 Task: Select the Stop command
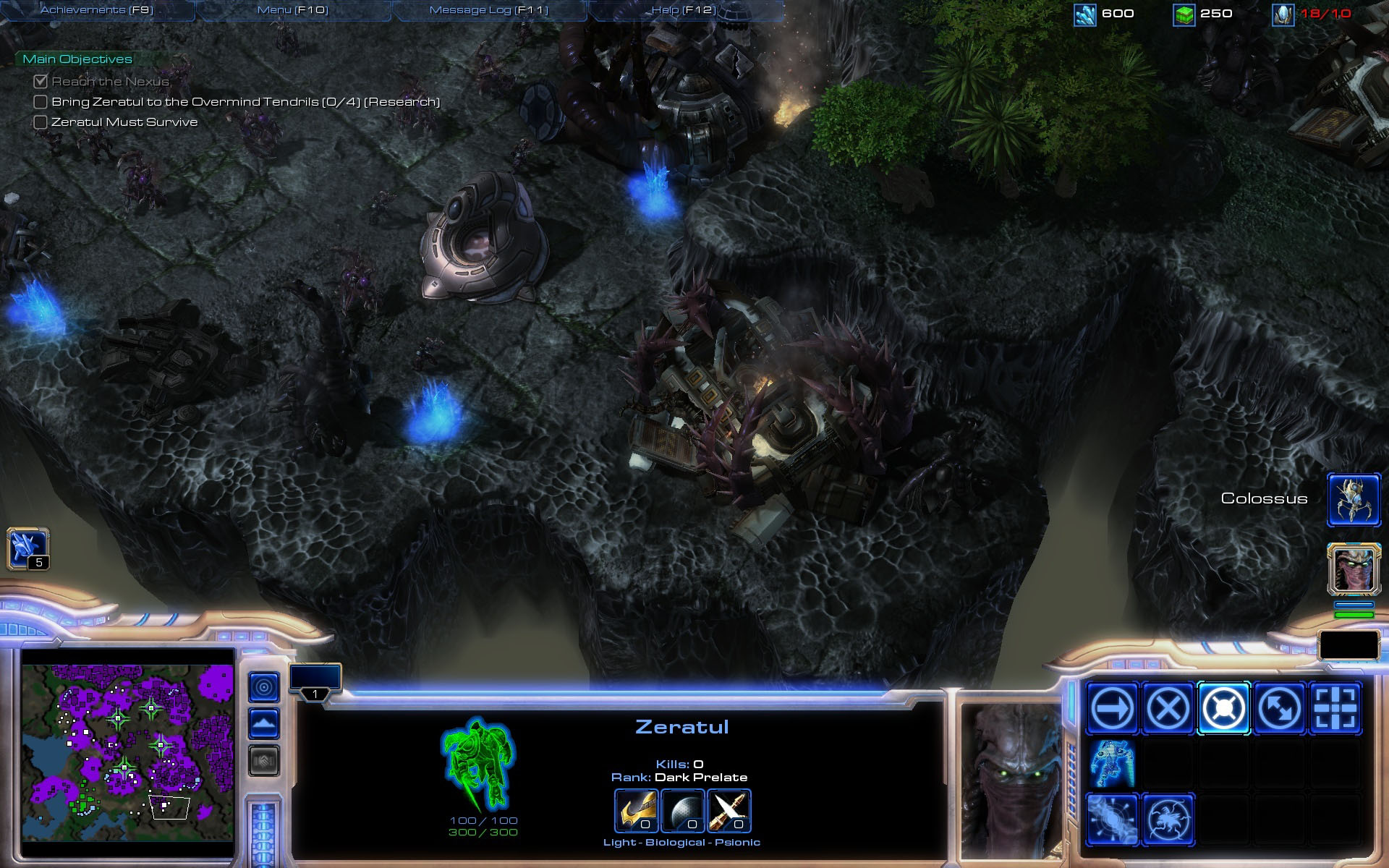[x=1168, y=707]
